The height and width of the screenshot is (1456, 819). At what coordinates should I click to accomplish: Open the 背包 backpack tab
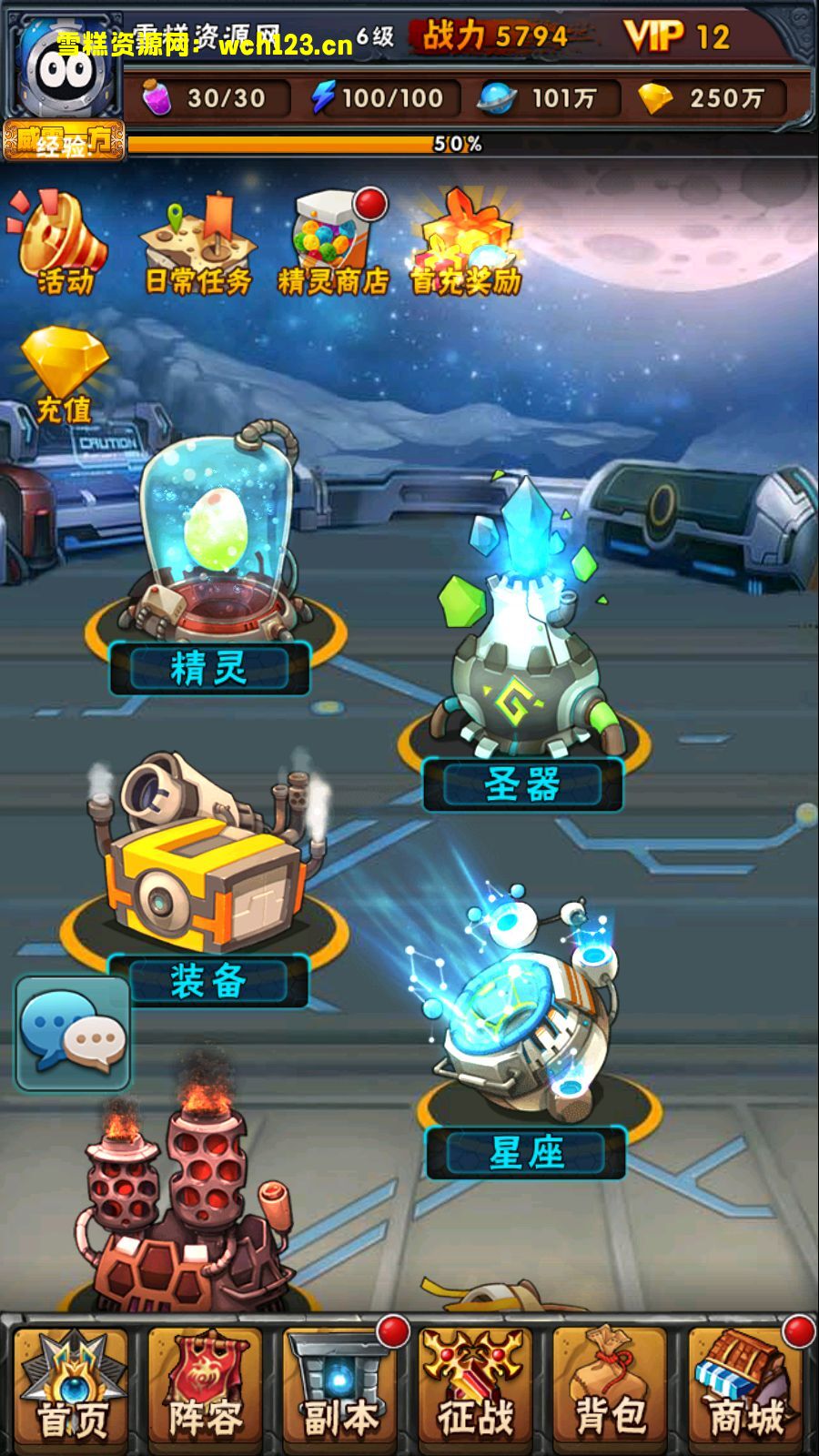[610, 1387]
